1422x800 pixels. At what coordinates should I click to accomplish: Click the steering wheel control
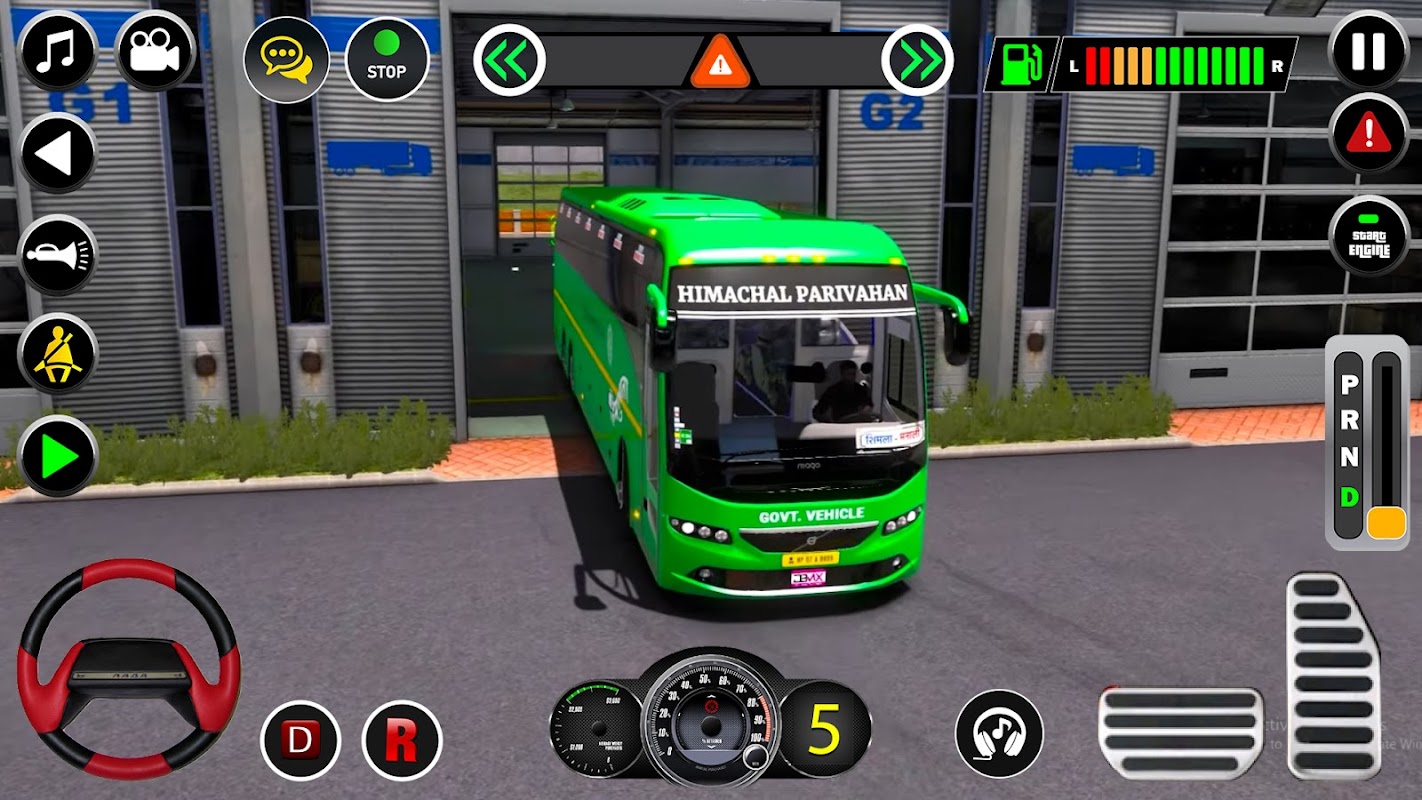[128, 667]
